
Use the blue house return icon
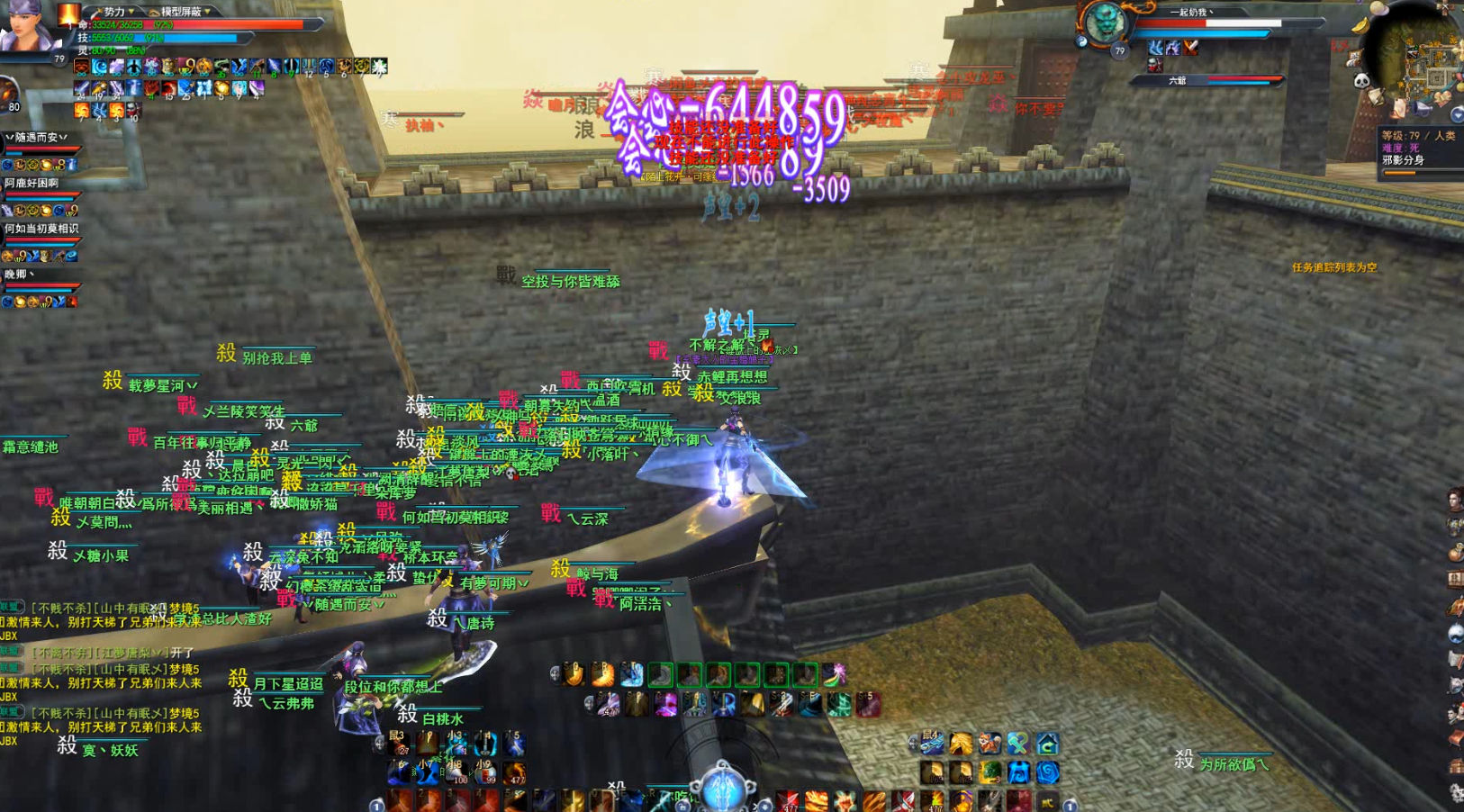point(1047,744)
